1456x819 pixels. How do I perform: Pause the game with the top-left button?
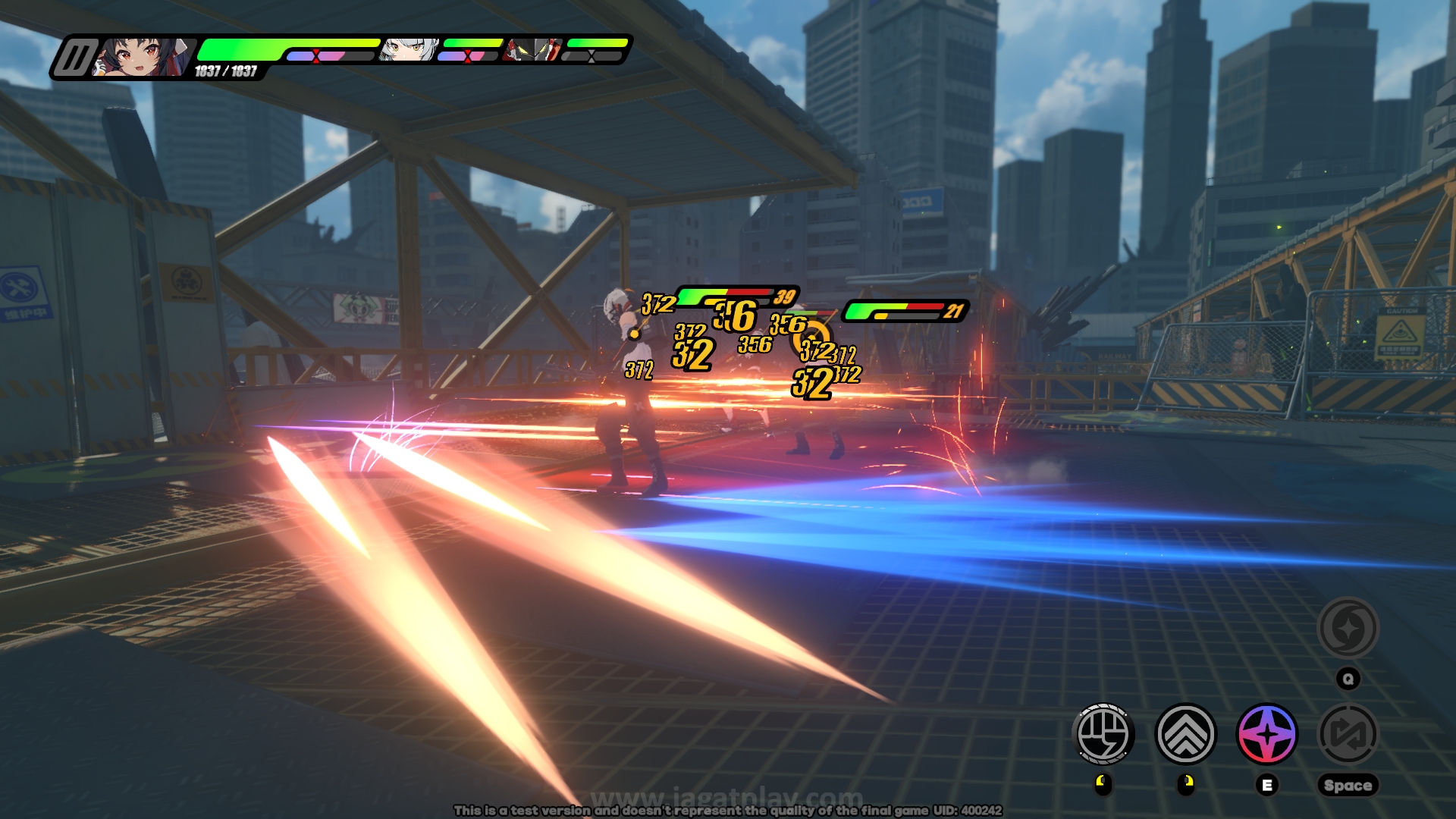click(74, 58)
